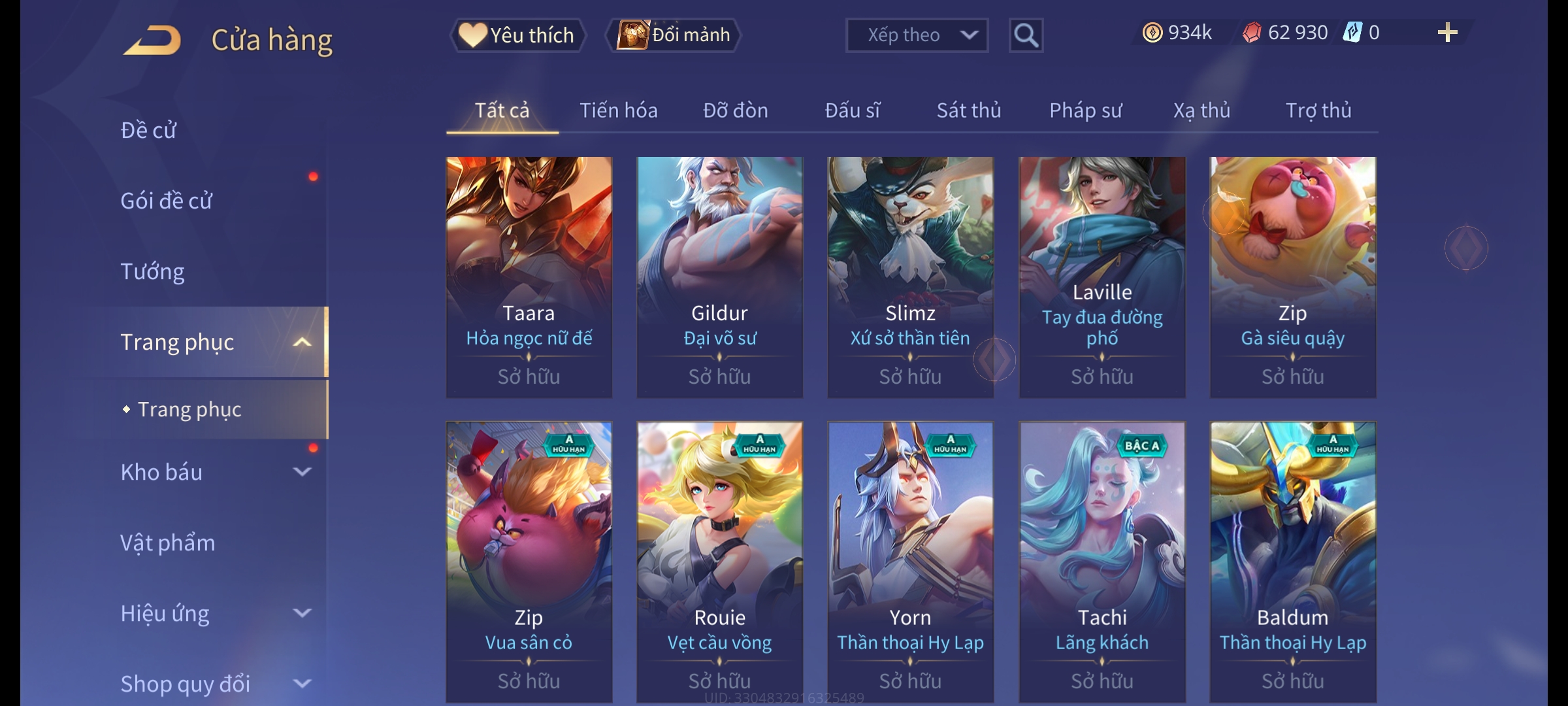Expand the Xếp theo sort dropdown

(916, 35)
